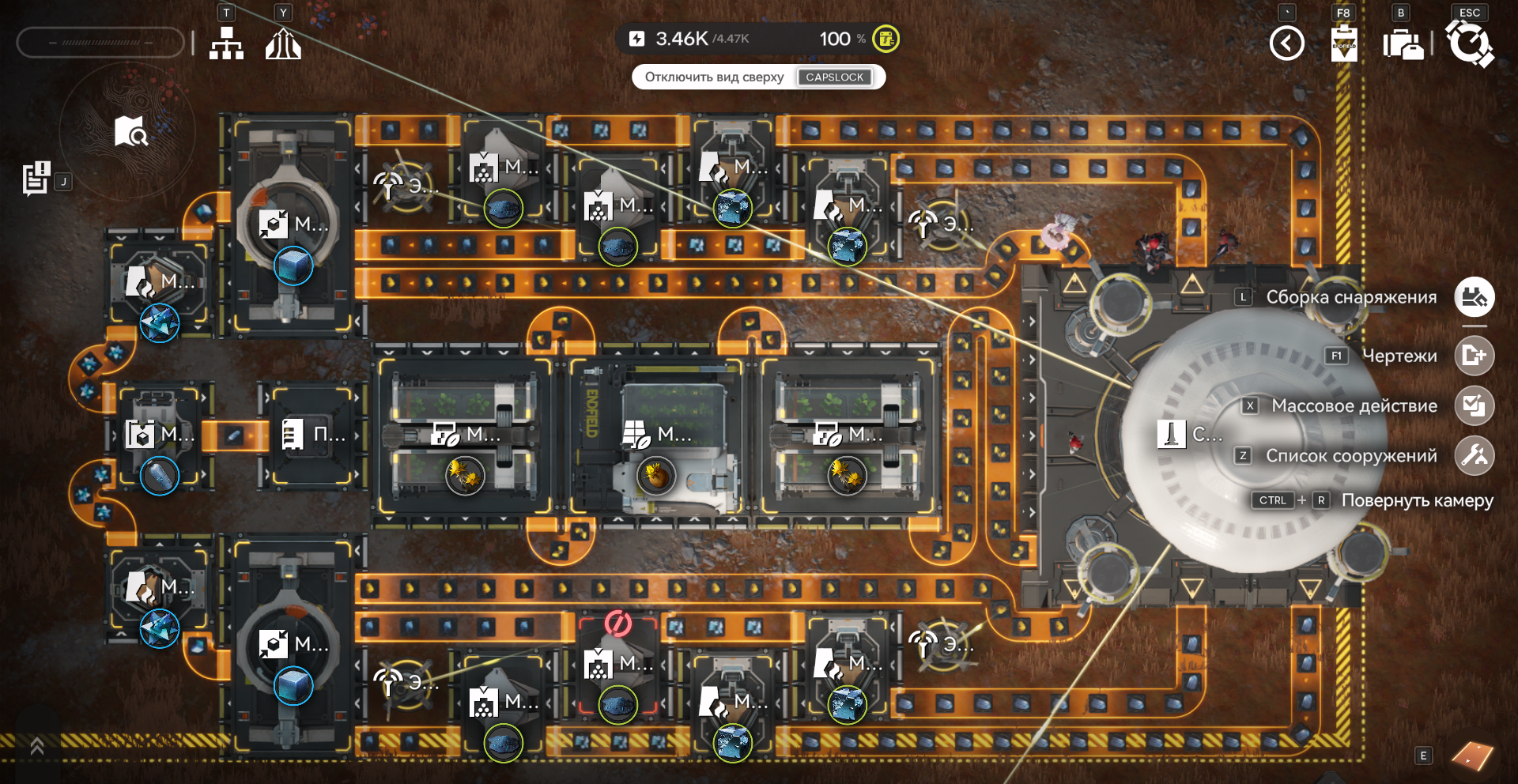
Task: Click the round back arrow button
Action: pos(1286,43)
